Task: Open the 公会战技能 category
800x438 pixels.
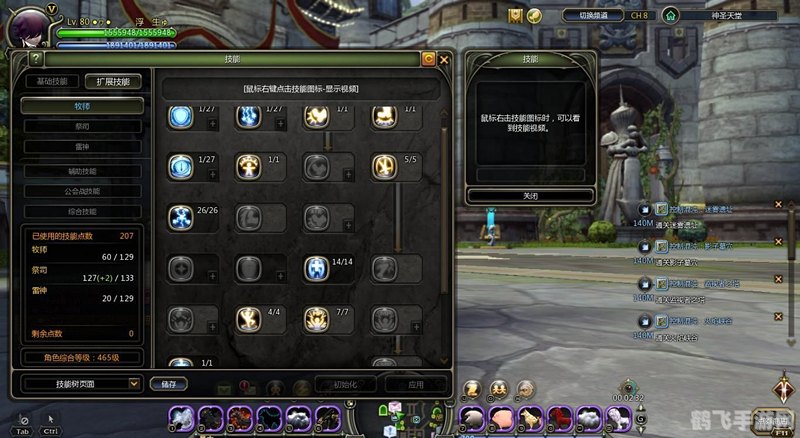Action: tap(82, 191)
